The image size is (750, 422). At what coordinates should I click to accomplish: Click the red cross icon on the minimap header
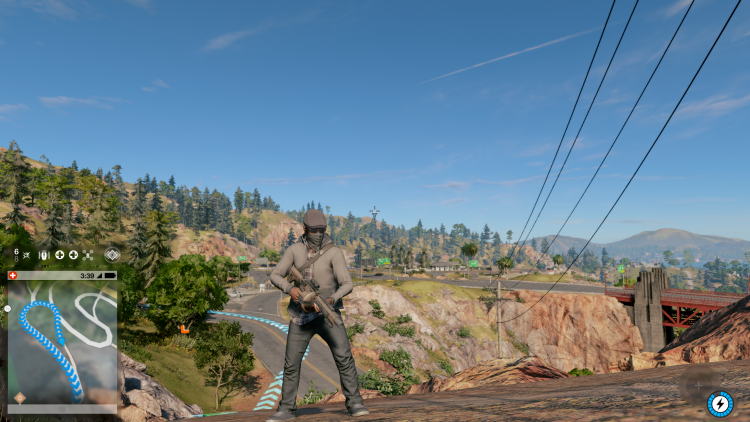pos(13,275)
